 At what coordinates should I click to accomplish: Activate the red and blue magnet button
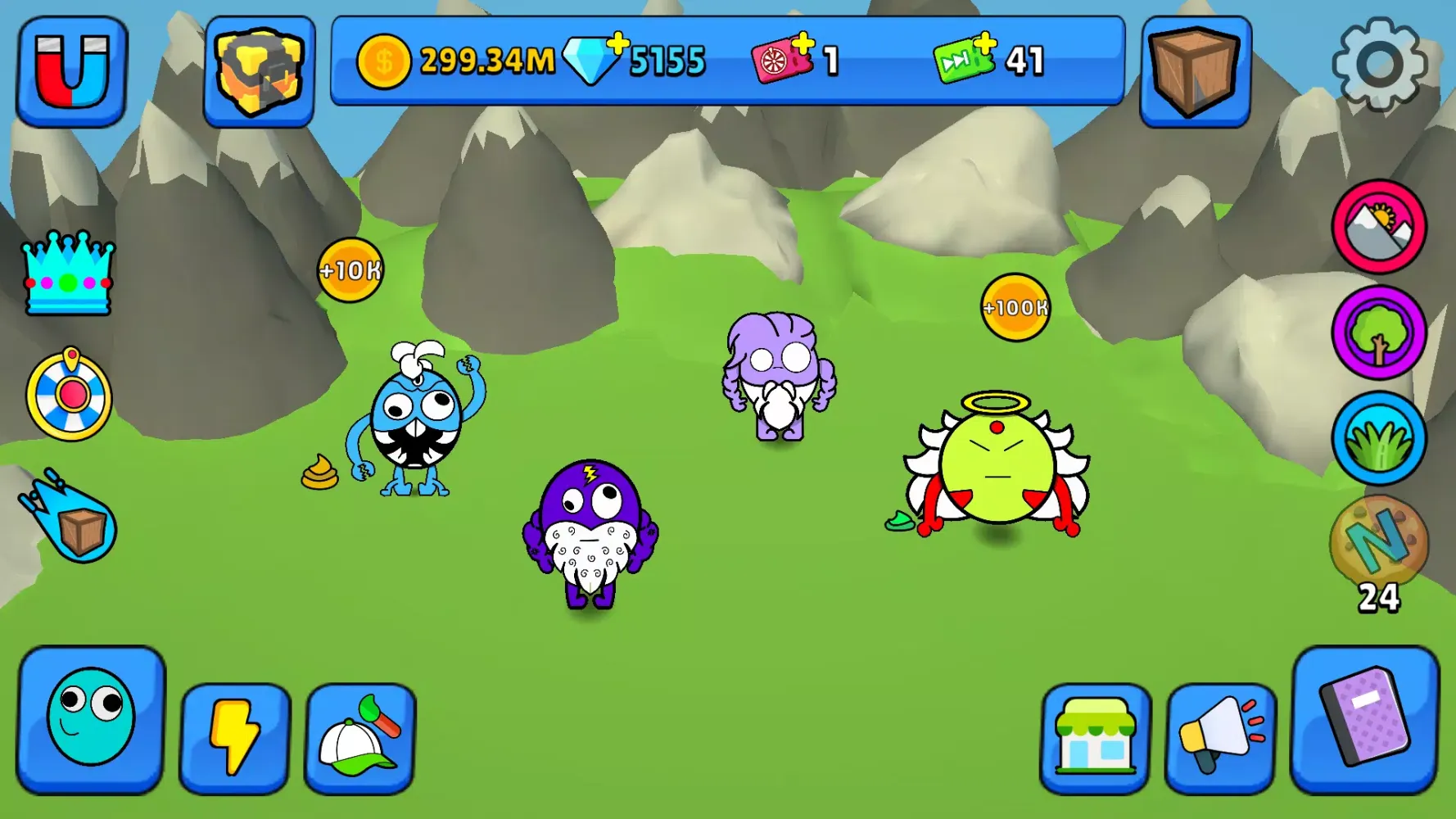[x=72, y=71]
